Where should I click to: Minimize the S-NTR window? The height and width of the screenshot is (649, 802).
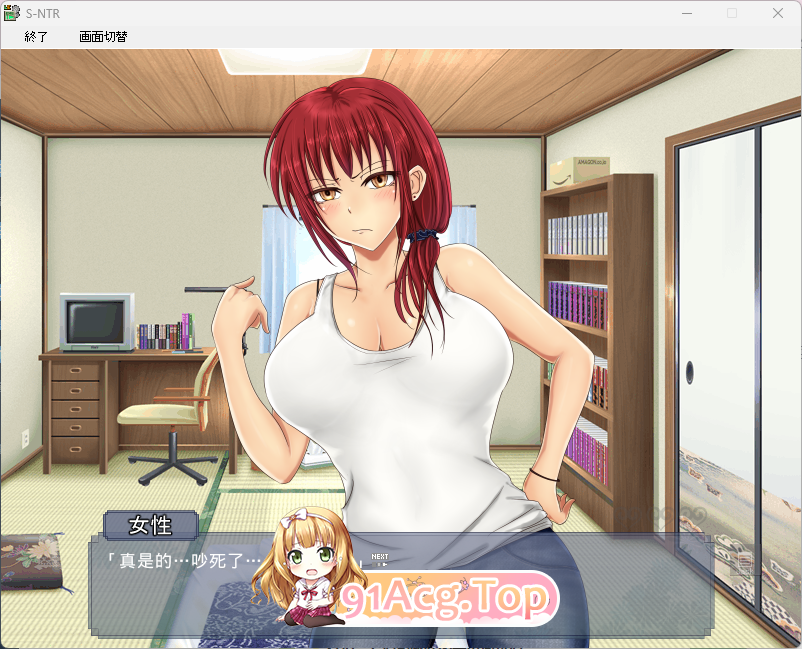[x=687, y=13]
